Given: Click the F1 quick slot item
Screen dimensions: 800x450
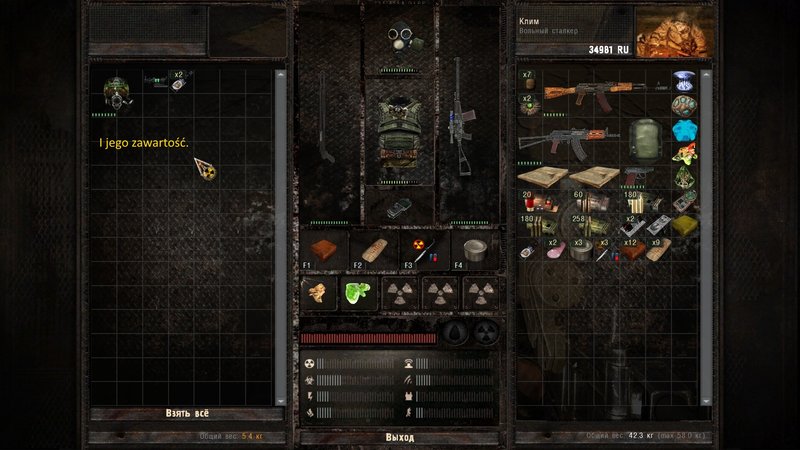Looking at the screenshot, I should click(323, 250).
